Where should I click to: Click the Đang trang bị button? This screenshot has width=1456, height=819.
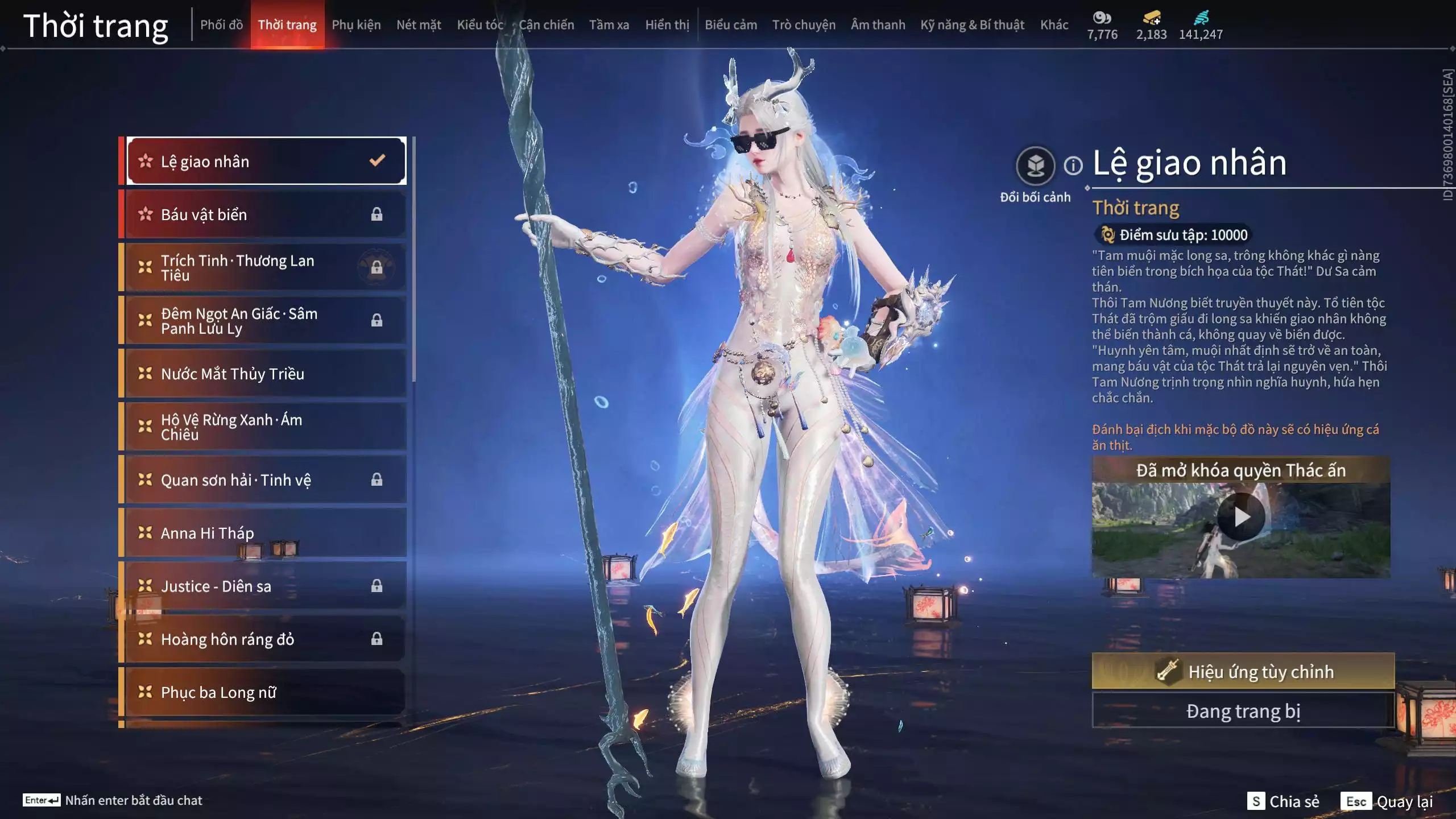click(x=1243, y=711)
